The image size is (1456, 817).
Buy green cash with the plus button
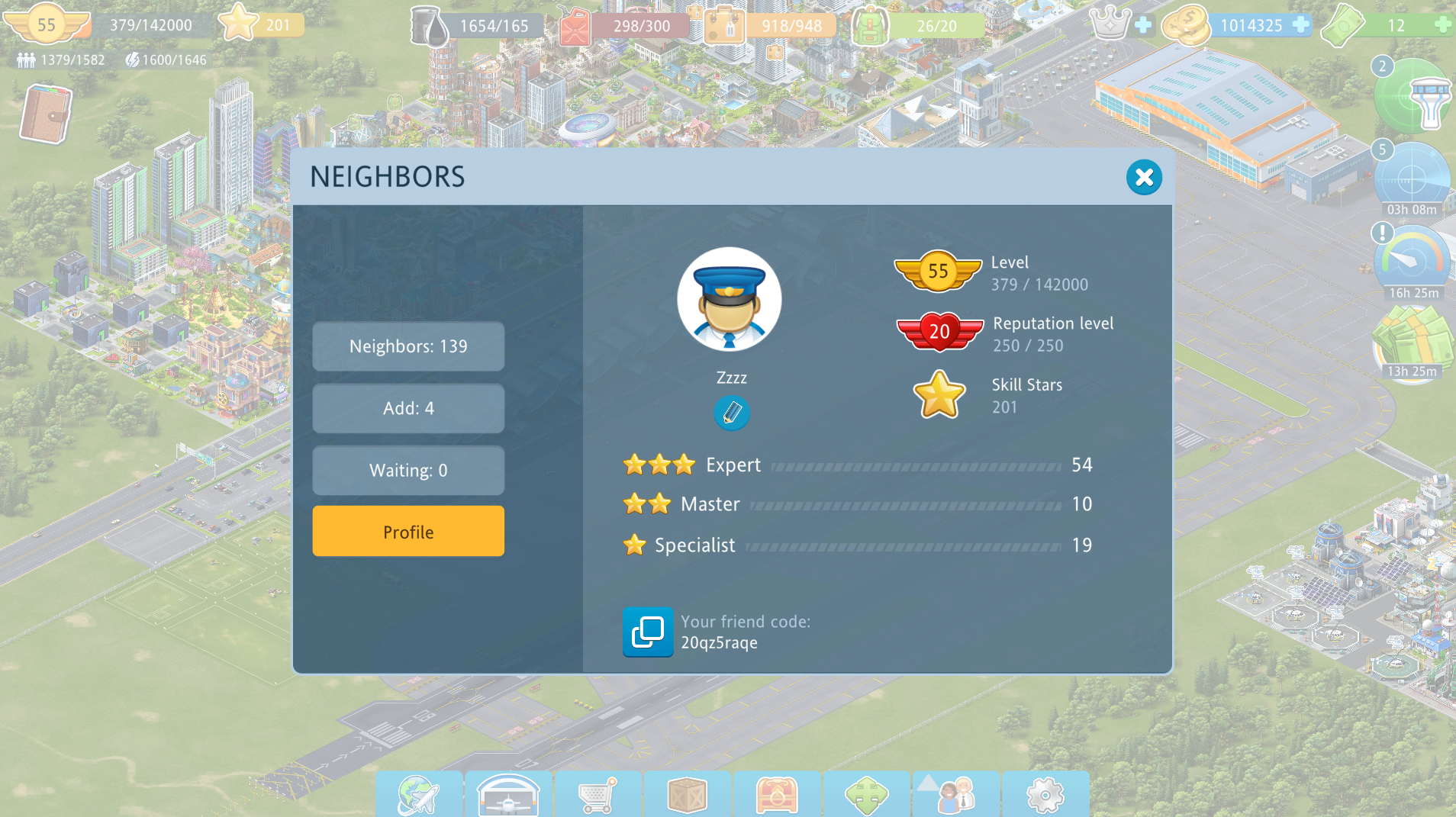[x=1442, y=25]
